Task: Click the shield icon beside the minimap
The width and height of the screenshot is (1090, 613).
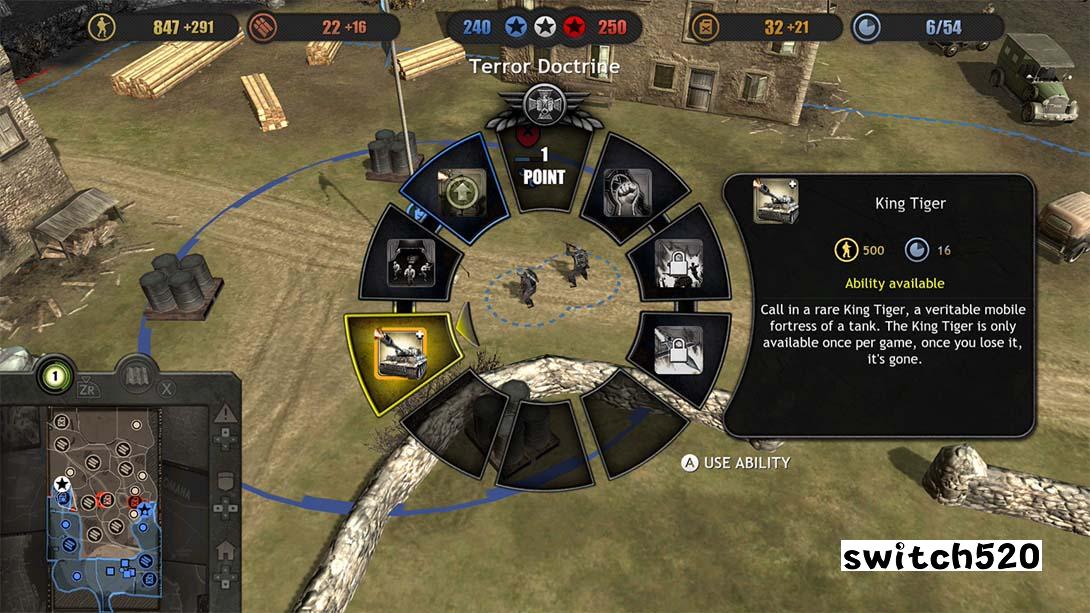Action: [x=225, y=482]
